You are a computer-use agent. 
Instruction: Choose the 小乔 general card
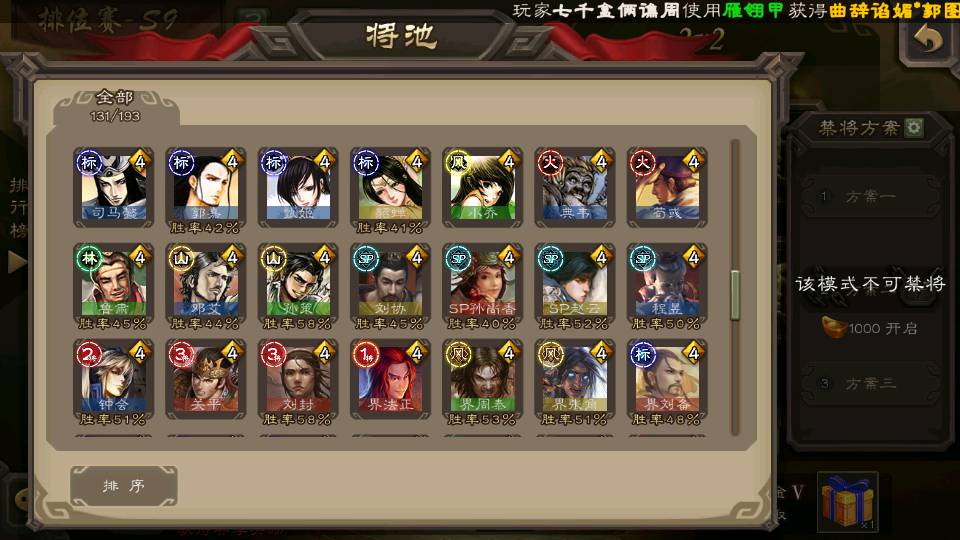tap(483, 186)
